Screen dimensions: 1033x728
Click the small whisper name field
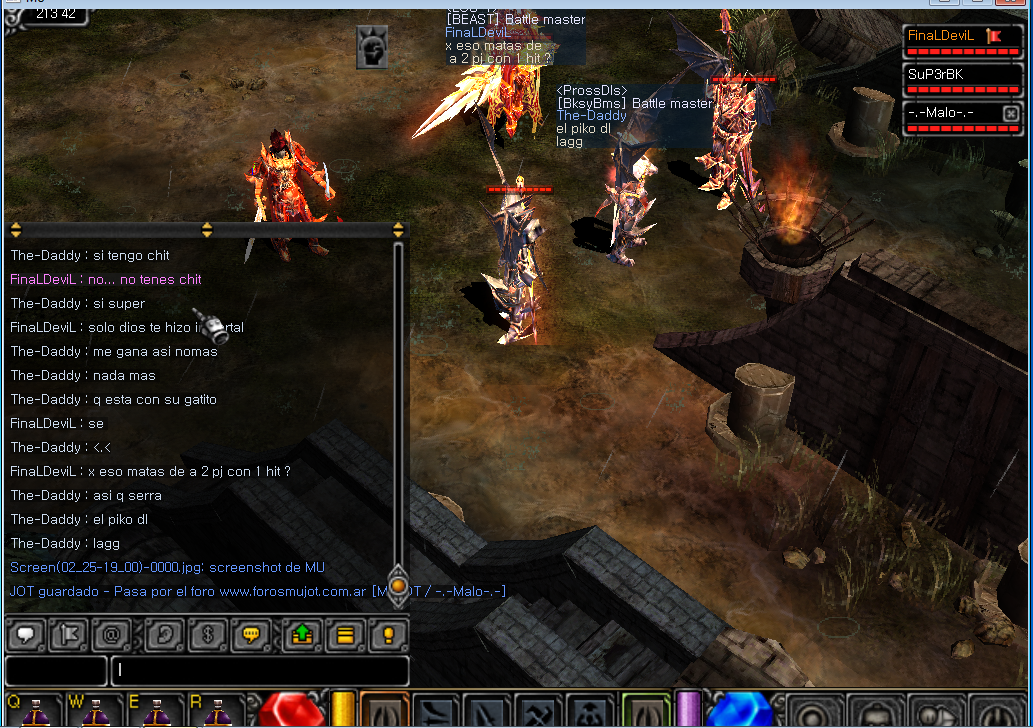point(56,670)
